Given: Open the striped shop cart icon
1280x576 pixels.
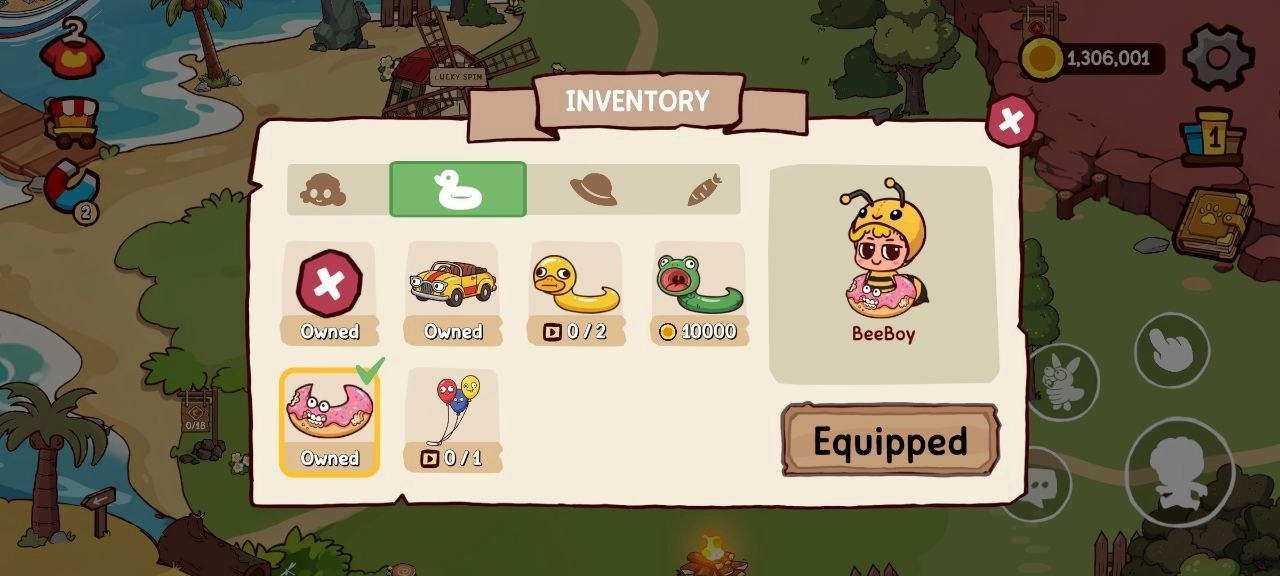Looking at the screenshot, I should (x=73, y=120).
